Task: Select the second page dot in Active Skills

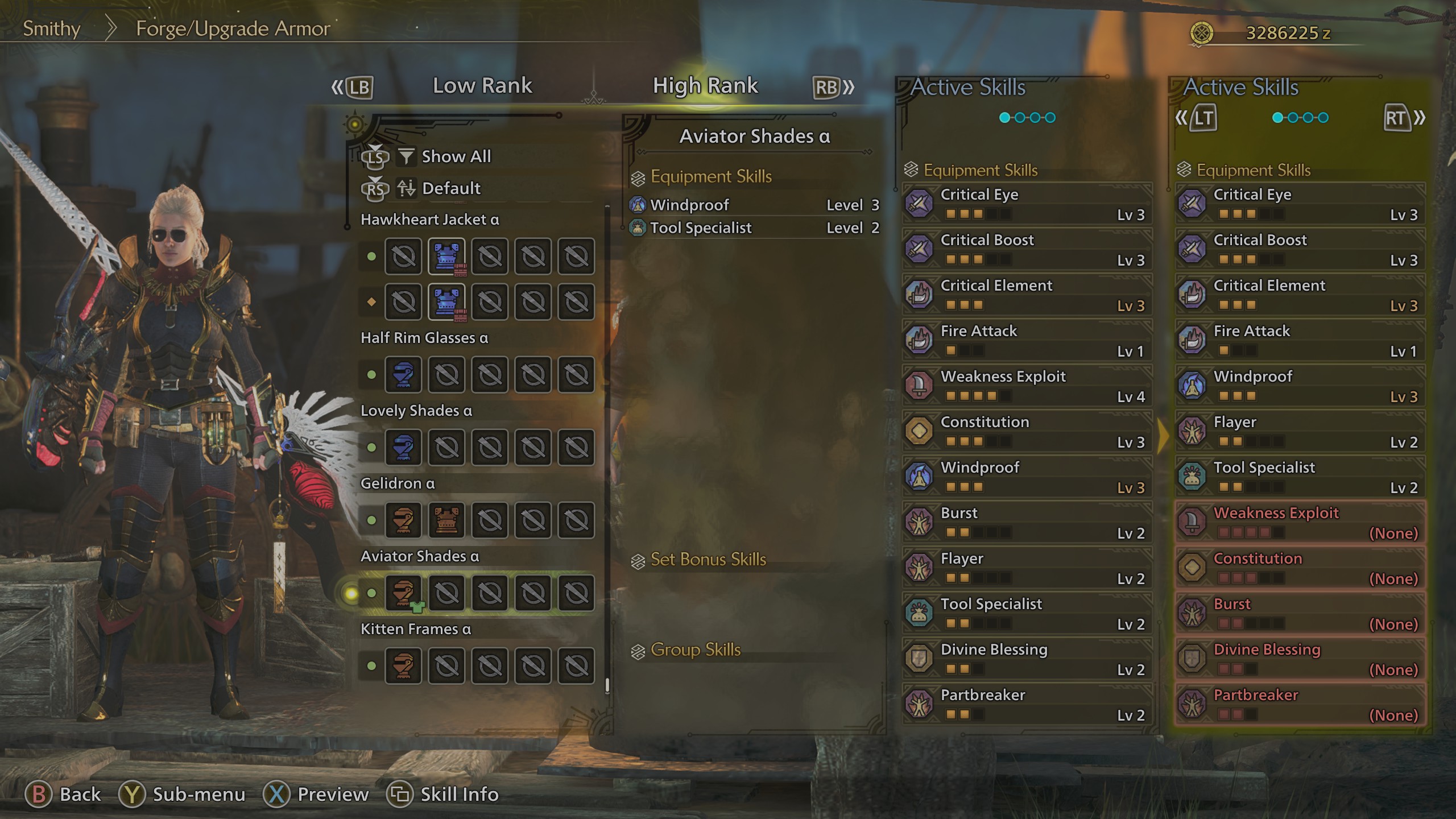Action: 1019,118
